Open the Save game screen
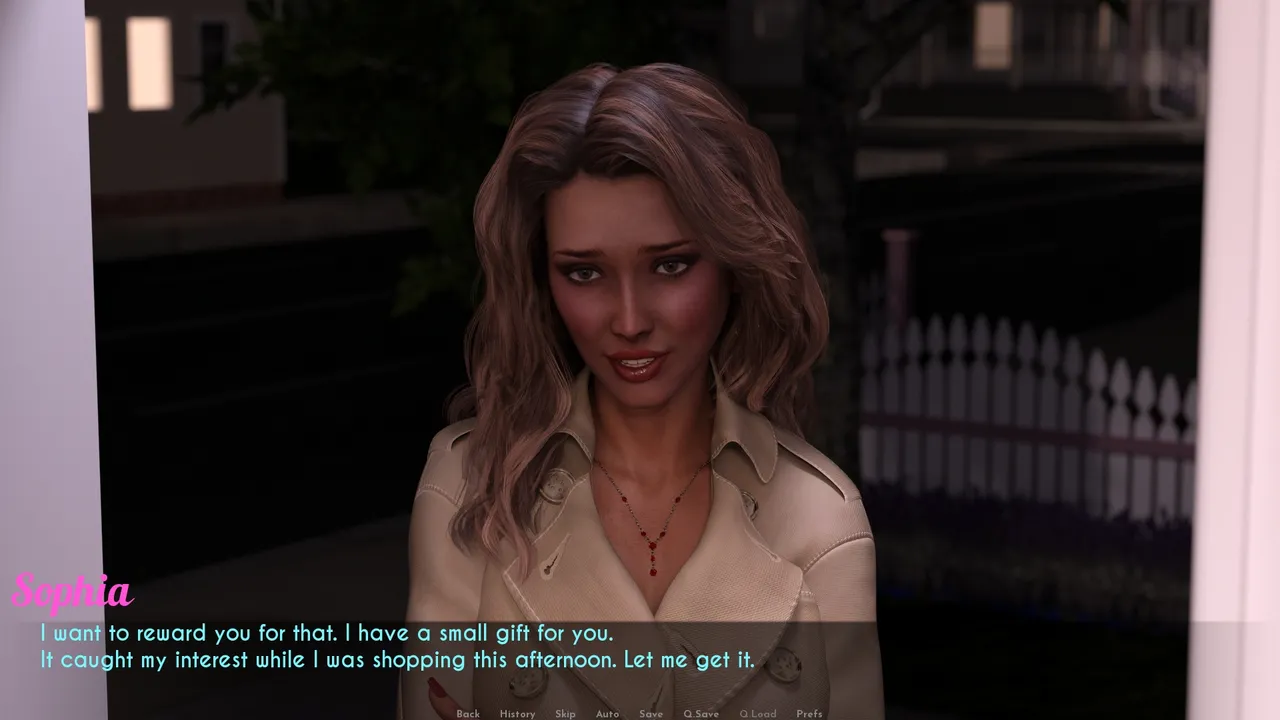 (651, 714)
